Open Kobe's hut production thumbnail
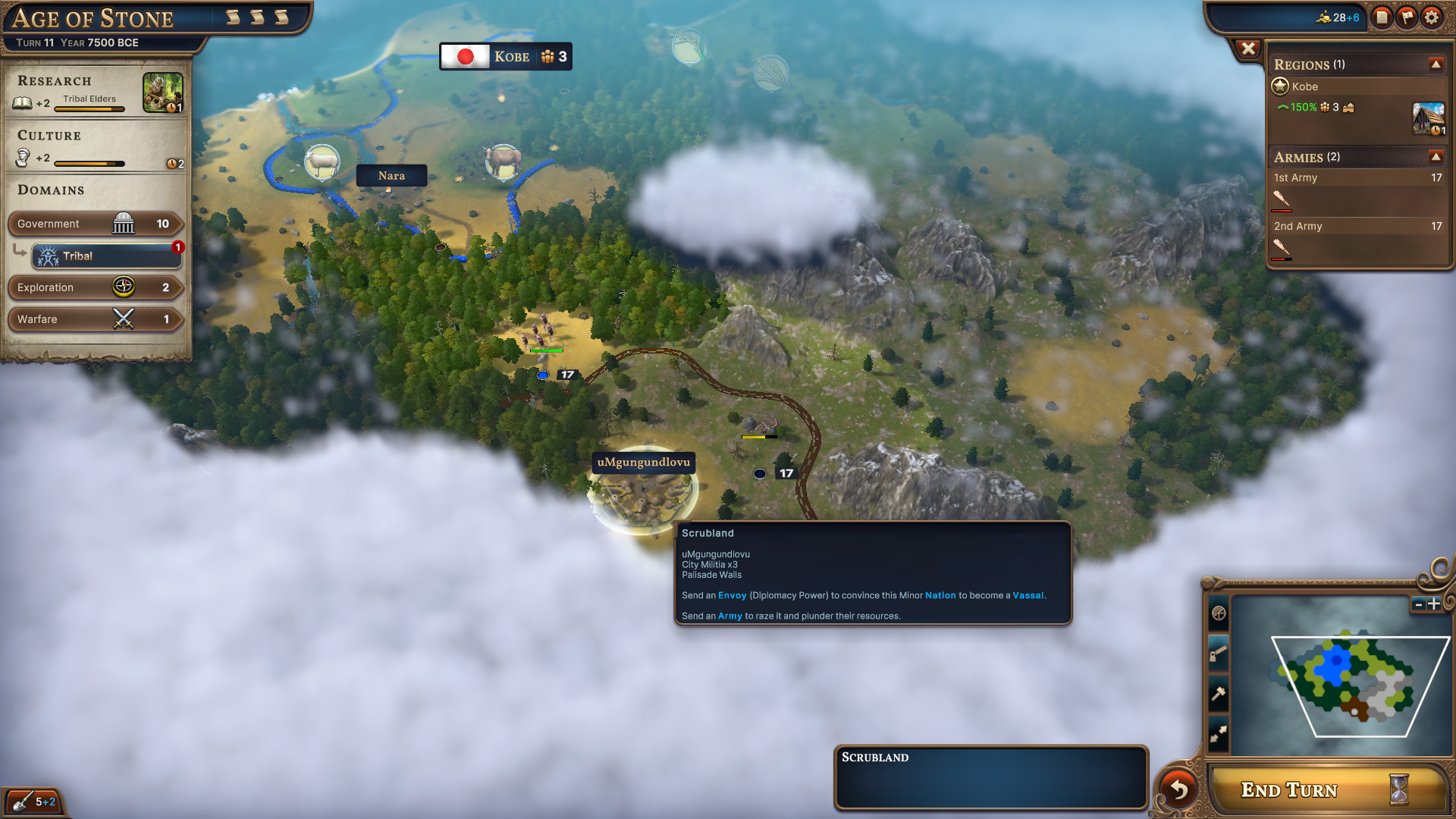Screen dimensions: 1456x819 coord(1428,118)
